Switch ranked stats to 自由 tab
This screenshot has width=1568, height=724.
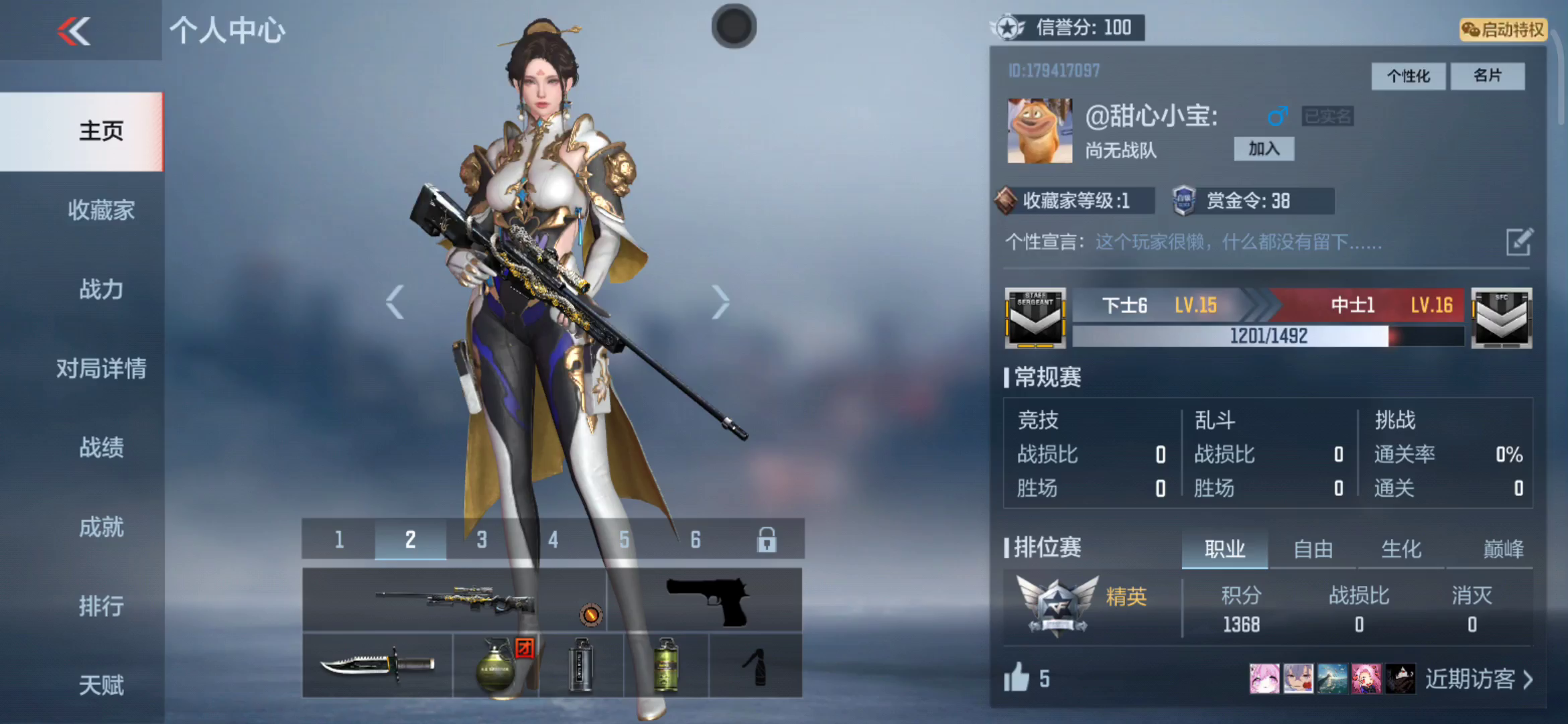tap(1313, 550)
